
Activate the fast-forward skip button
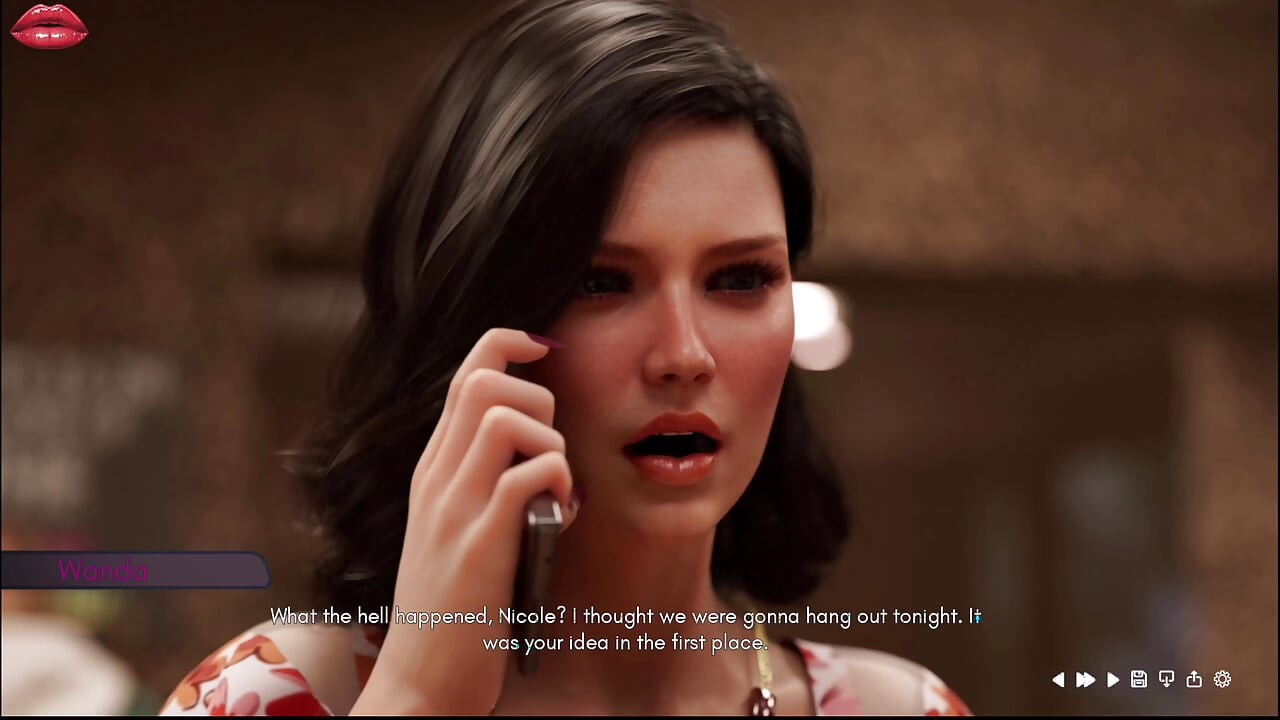[x=1085, y=680]
